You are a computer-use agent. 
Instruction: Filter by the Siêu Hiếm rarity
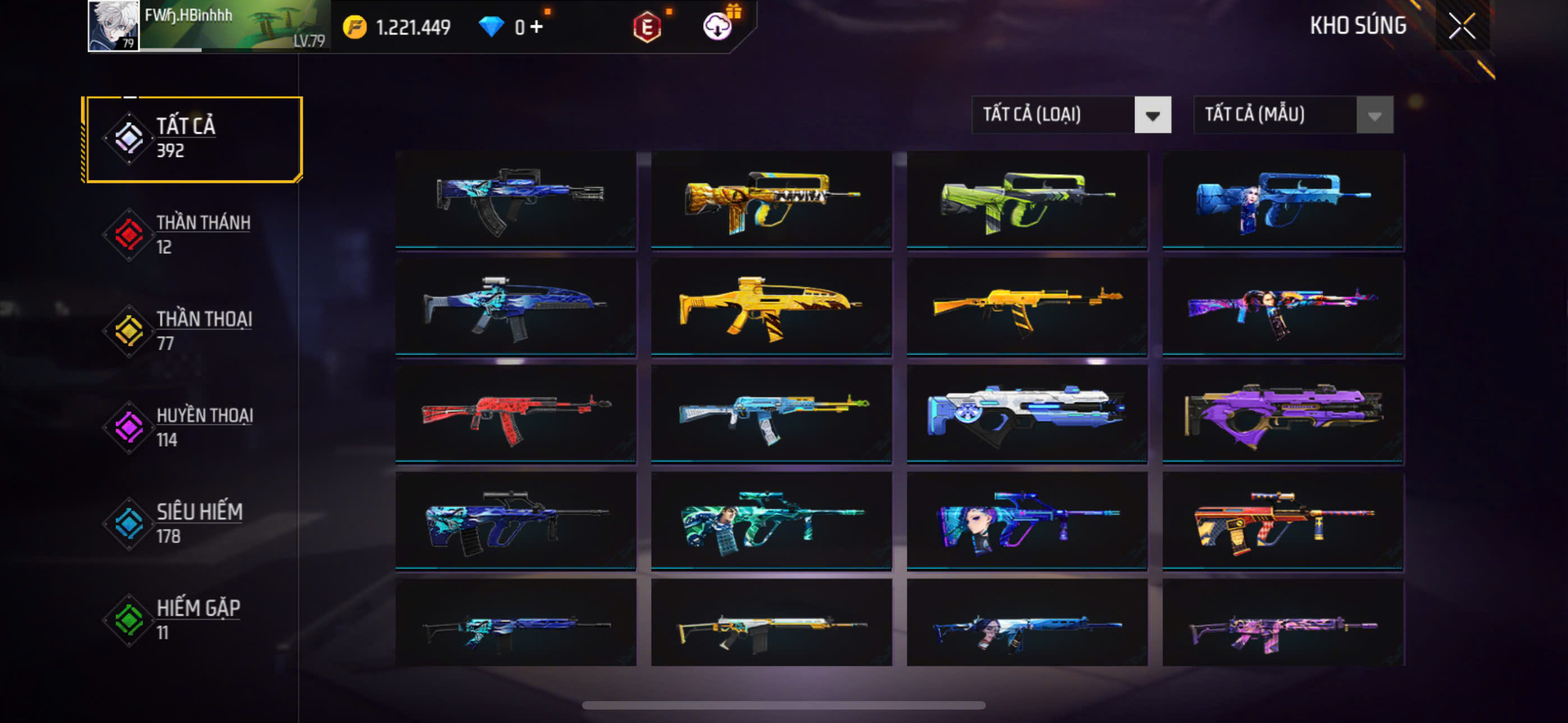pyautogui.click(x=193, y=523)
